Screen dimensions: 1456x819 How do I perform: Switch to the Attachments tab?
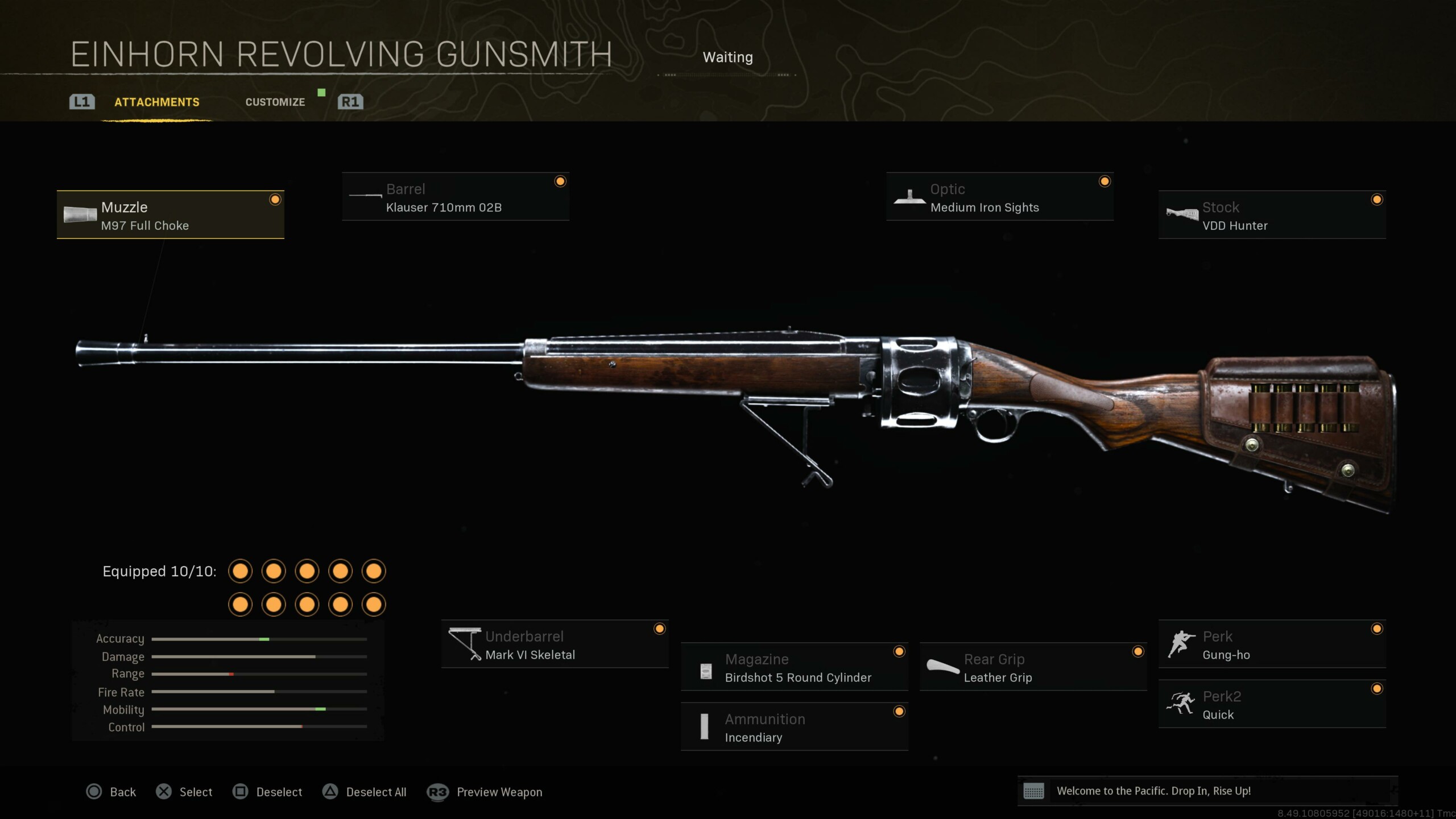(157, 102)
